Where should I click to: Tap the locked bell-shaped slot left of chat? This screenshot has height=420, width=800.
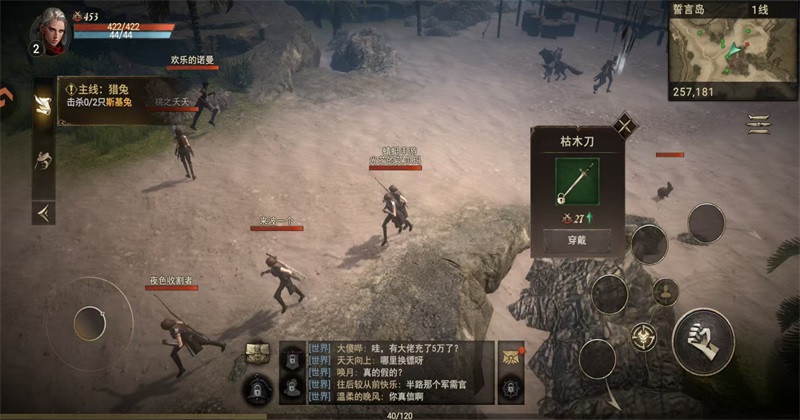pos(258,386)
